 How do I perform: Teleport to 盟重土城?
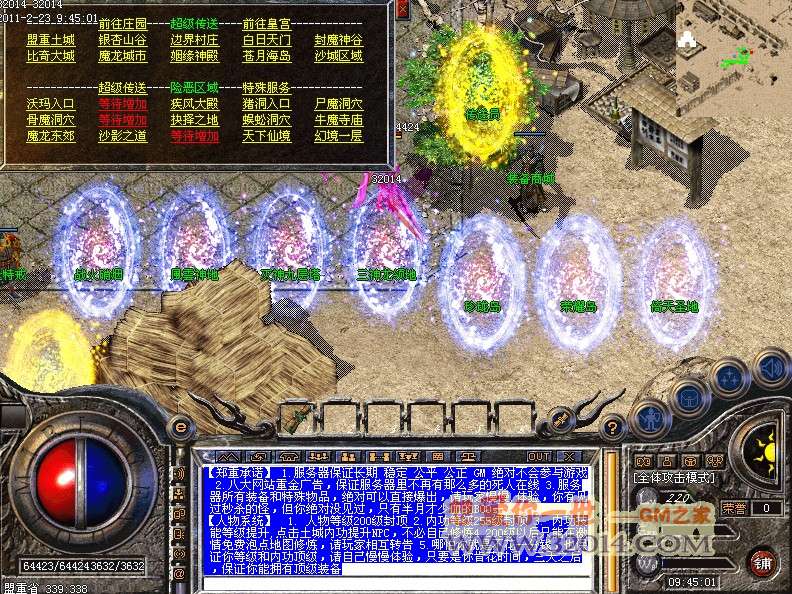[x=50, y=40]
